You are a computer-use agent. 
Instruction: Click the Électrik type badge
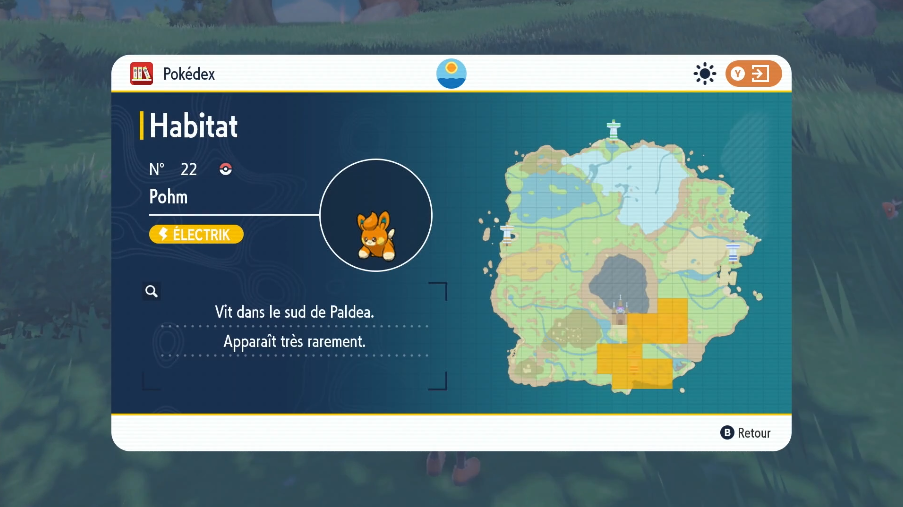click(196, 234)
